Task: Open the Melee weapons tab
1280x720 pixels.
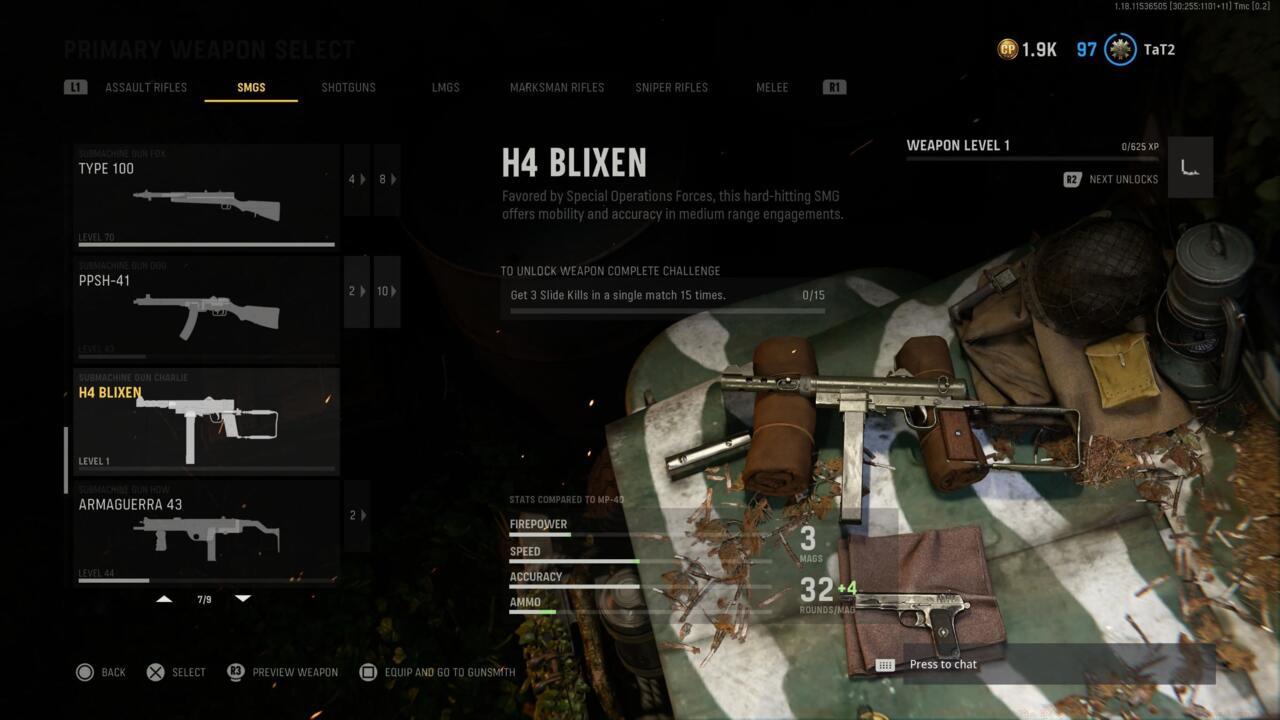Action: 772,87
